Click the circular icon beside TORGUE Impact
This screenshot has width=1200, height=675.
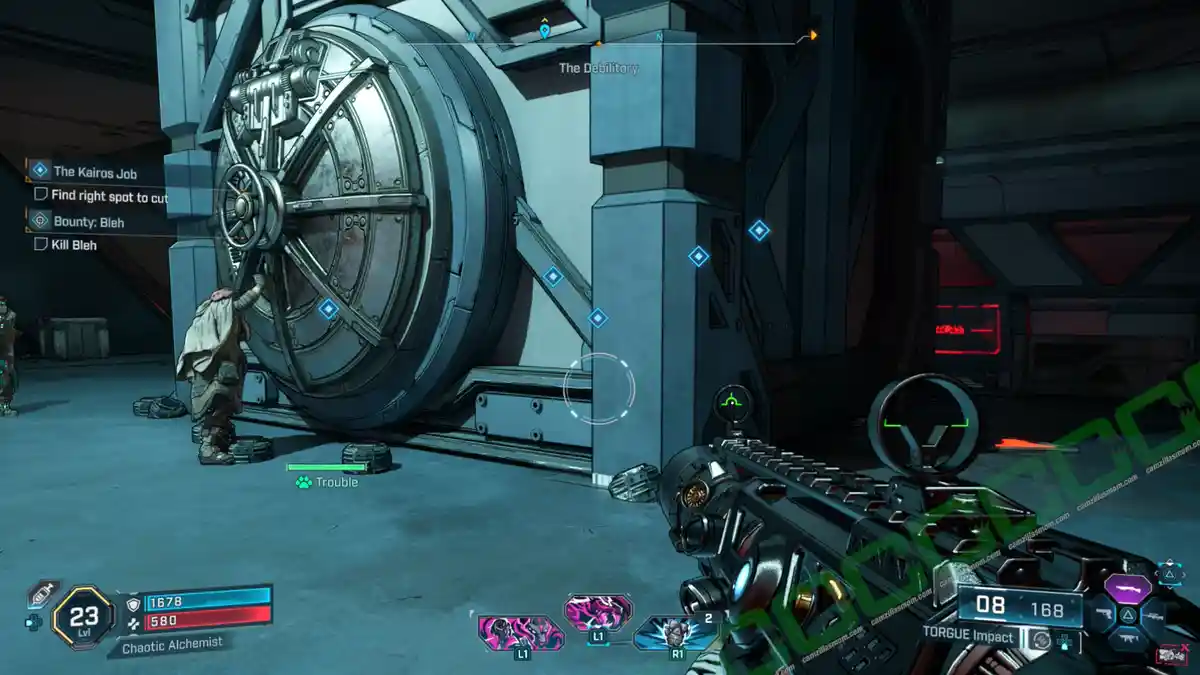(1042, 638)
